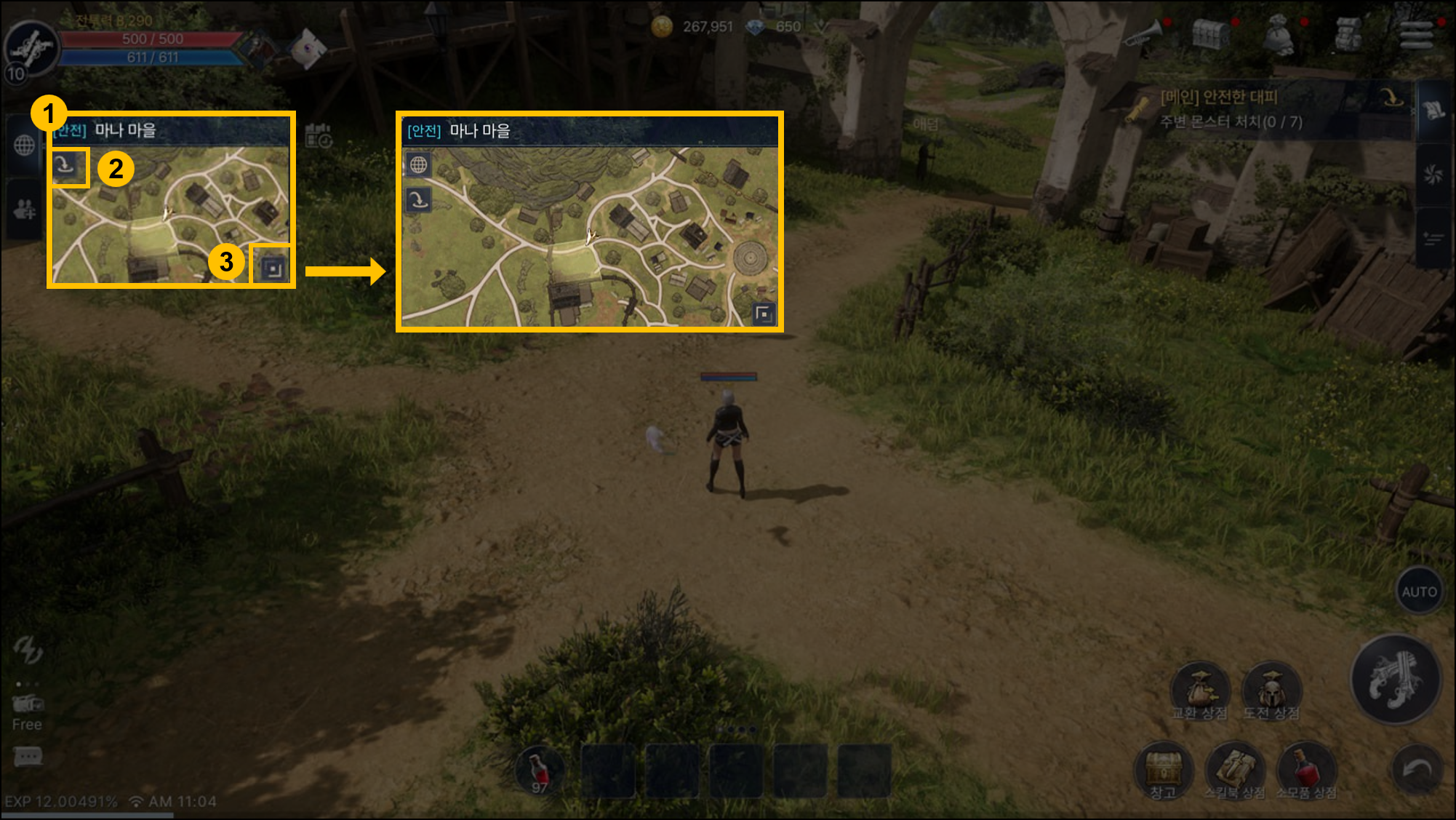Open the 도전 상점 challenge shop
Image resolution: width=1456 pixels, height=820 pixels.
[1271, 690]
